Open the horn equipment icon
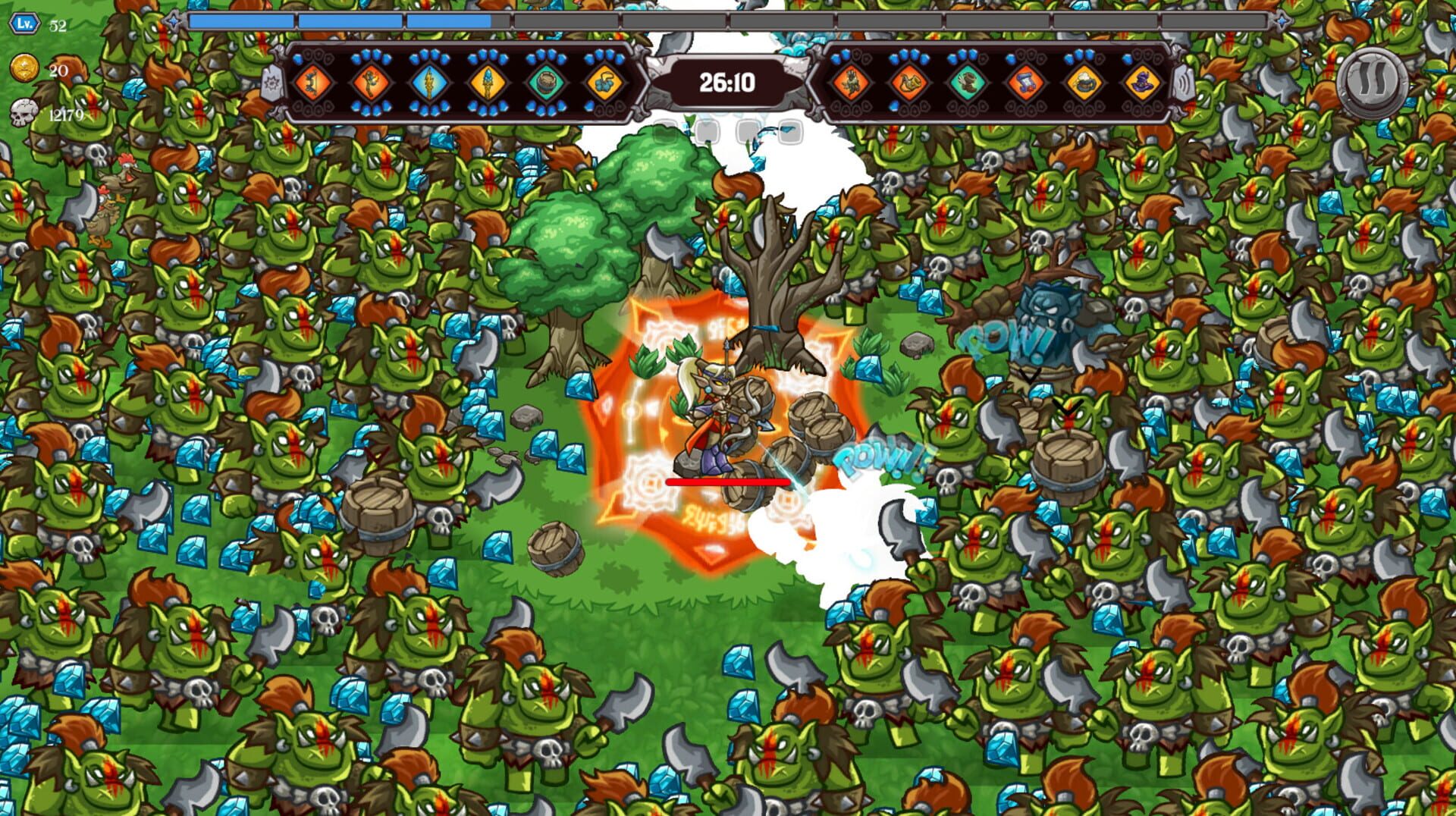 pos(912,83)
